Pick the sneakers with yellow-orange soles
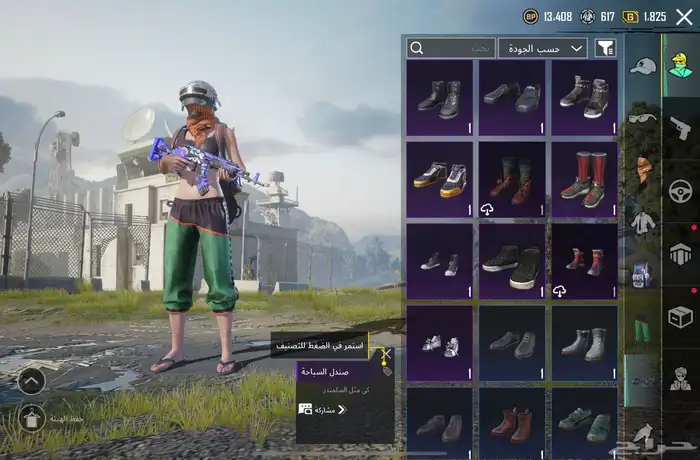The image size is (700, 460). point(440,179)
